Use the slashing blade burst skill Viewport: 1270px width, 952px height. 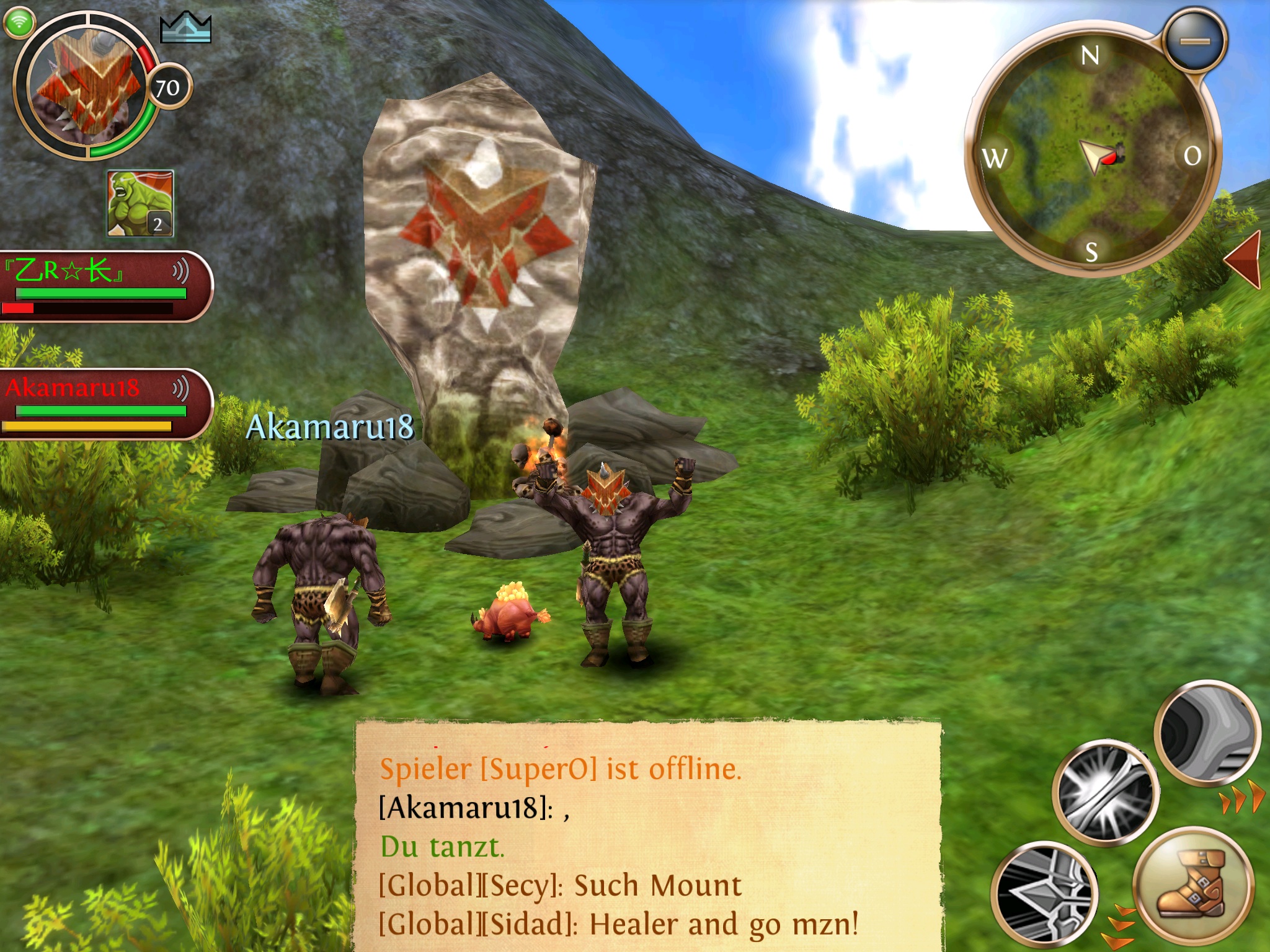1105,792
